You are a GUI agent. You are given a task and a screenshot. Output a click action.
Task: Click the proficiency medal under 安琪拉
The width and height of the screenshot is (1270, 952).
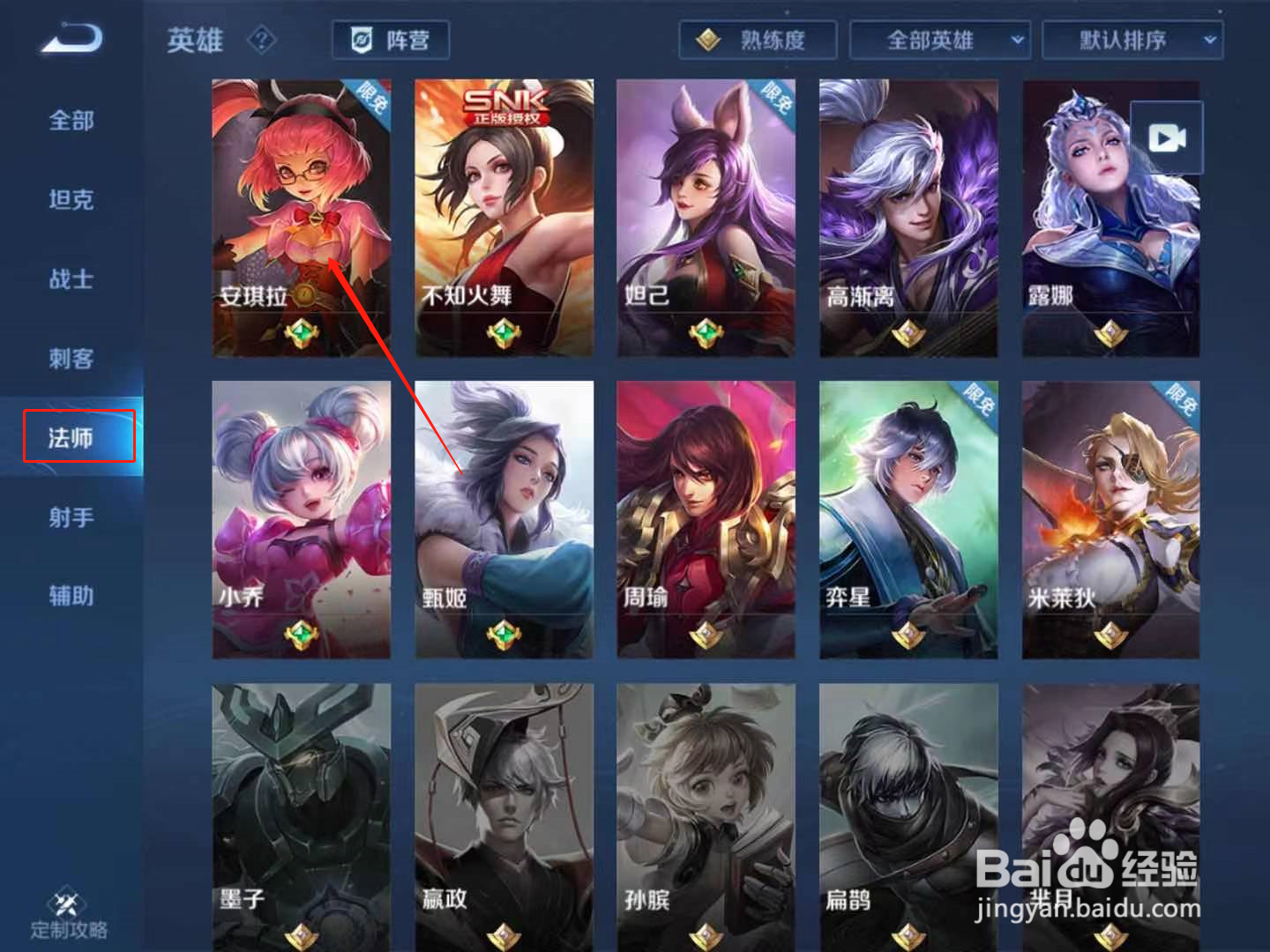pos(301,333)
